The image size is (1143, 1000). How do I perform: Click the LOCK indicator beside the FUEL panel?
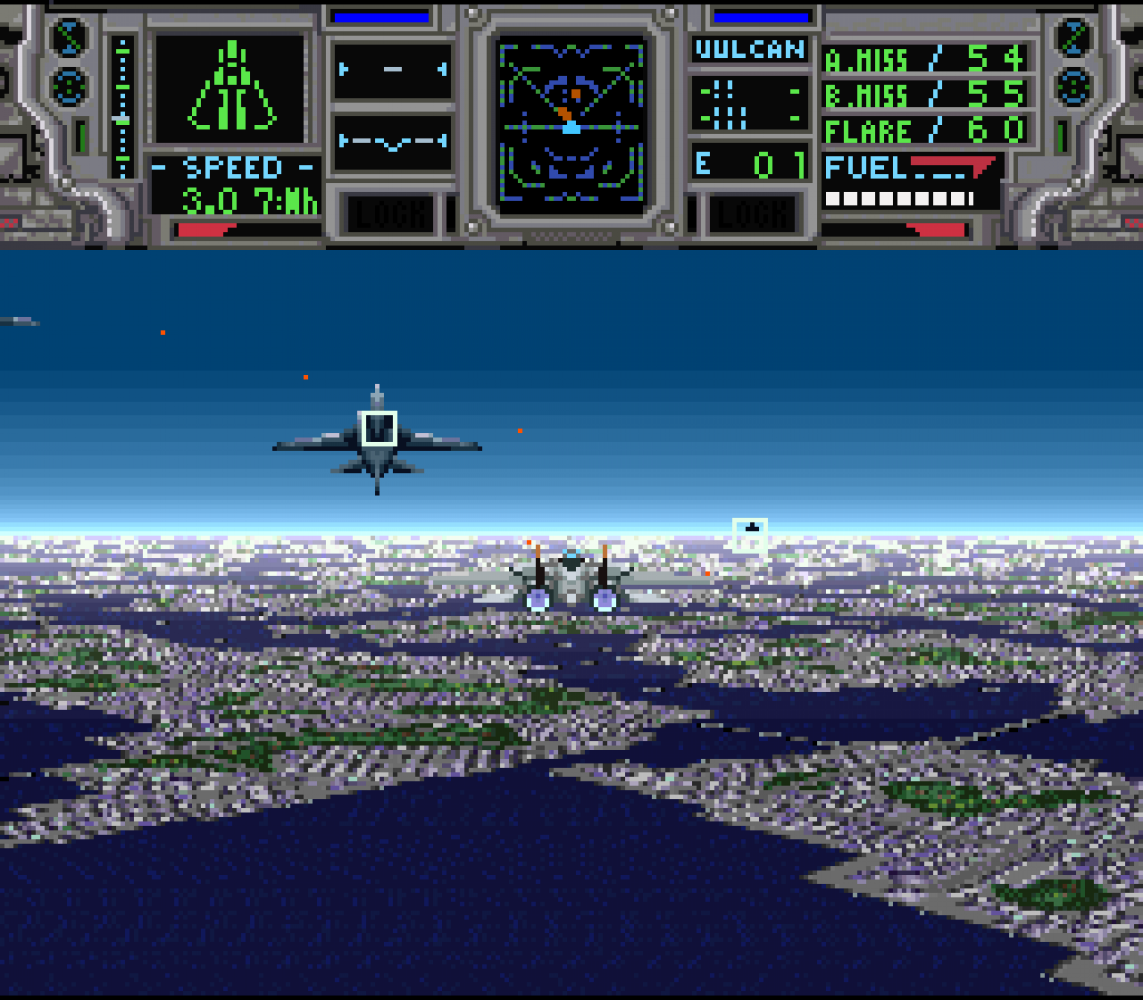(x=753, y=214)
